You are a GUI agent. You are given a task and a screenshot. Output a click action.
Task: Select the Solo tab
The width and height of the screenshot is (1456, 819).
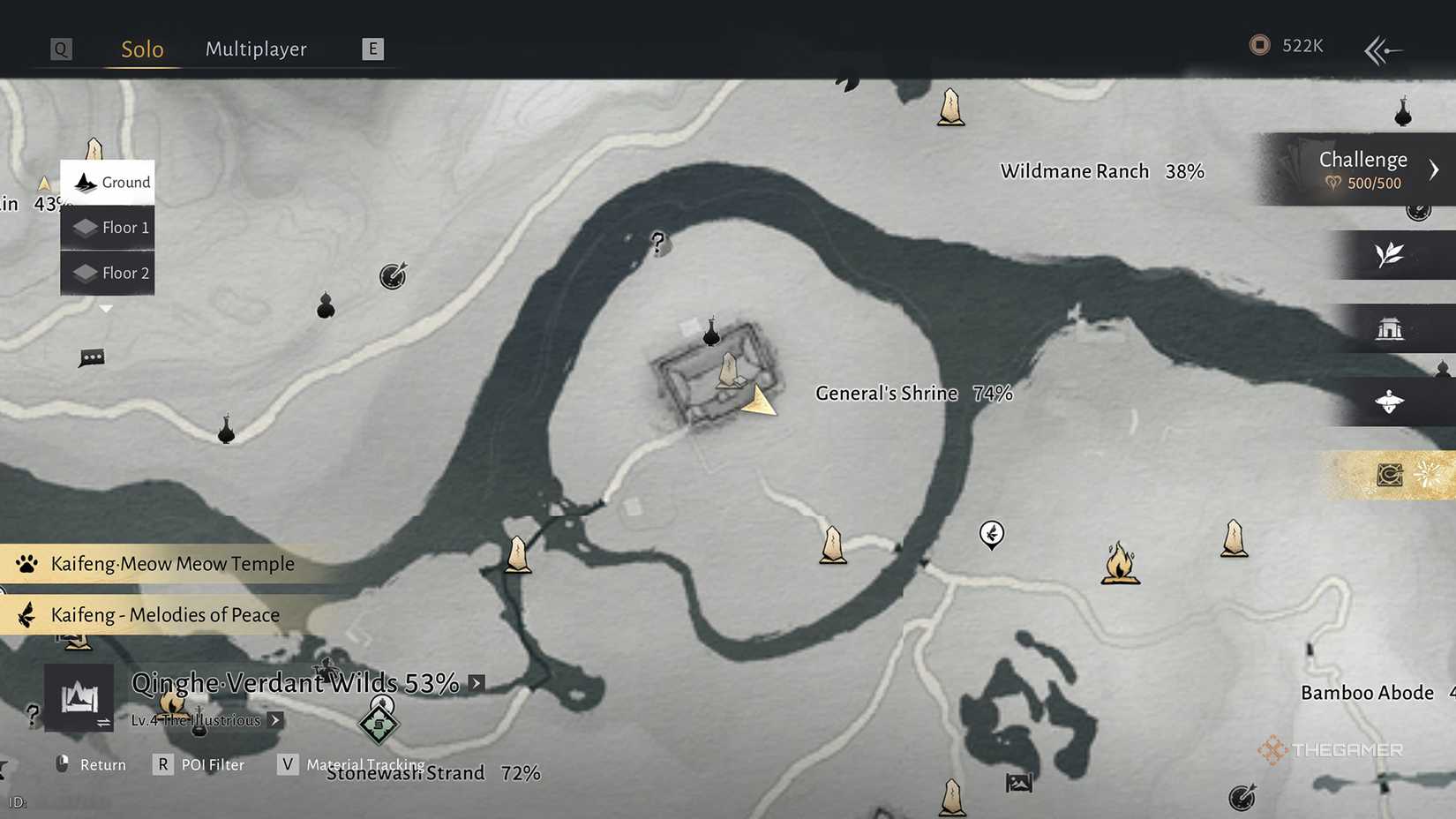[140, 49]
